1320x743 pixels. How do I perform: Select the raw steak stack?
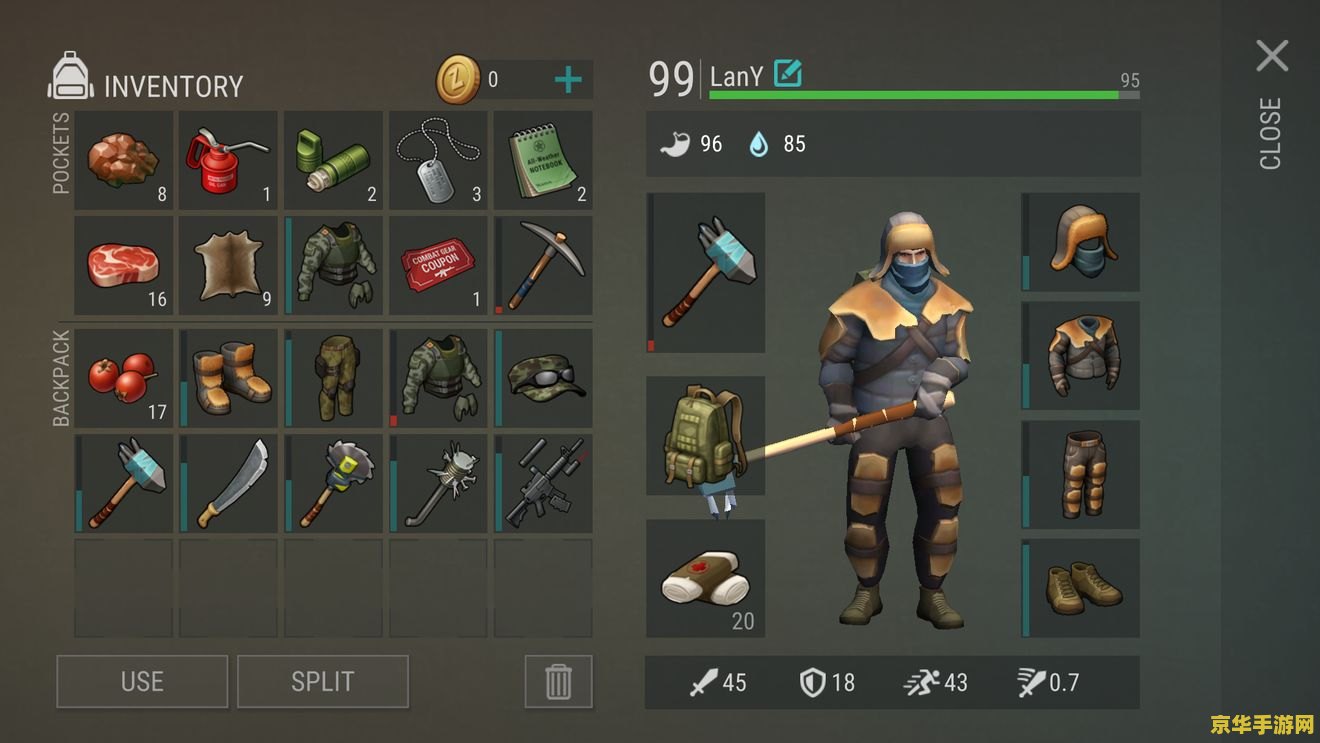pos(124,266)
